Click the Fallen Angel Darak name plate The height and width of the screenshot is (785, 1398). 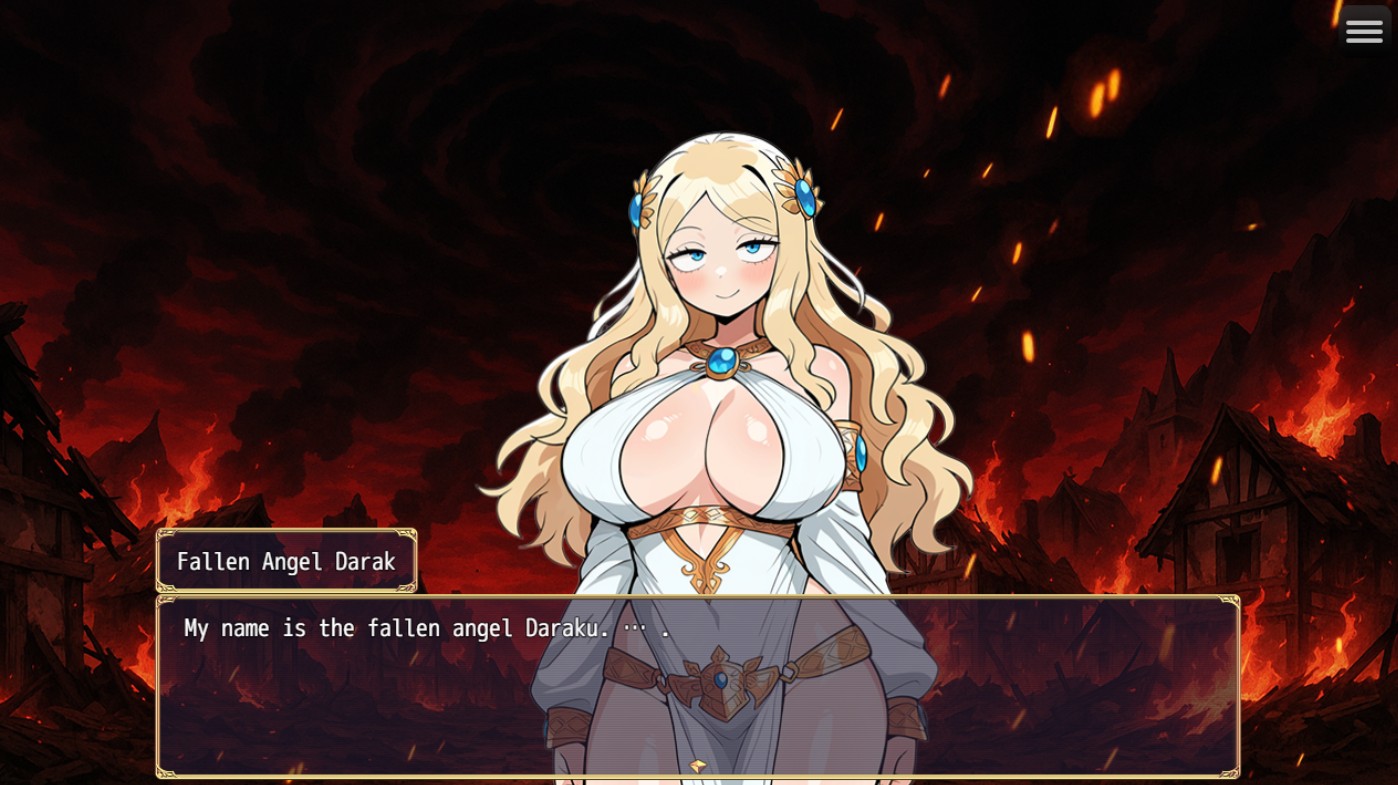(x=286, y=561)
